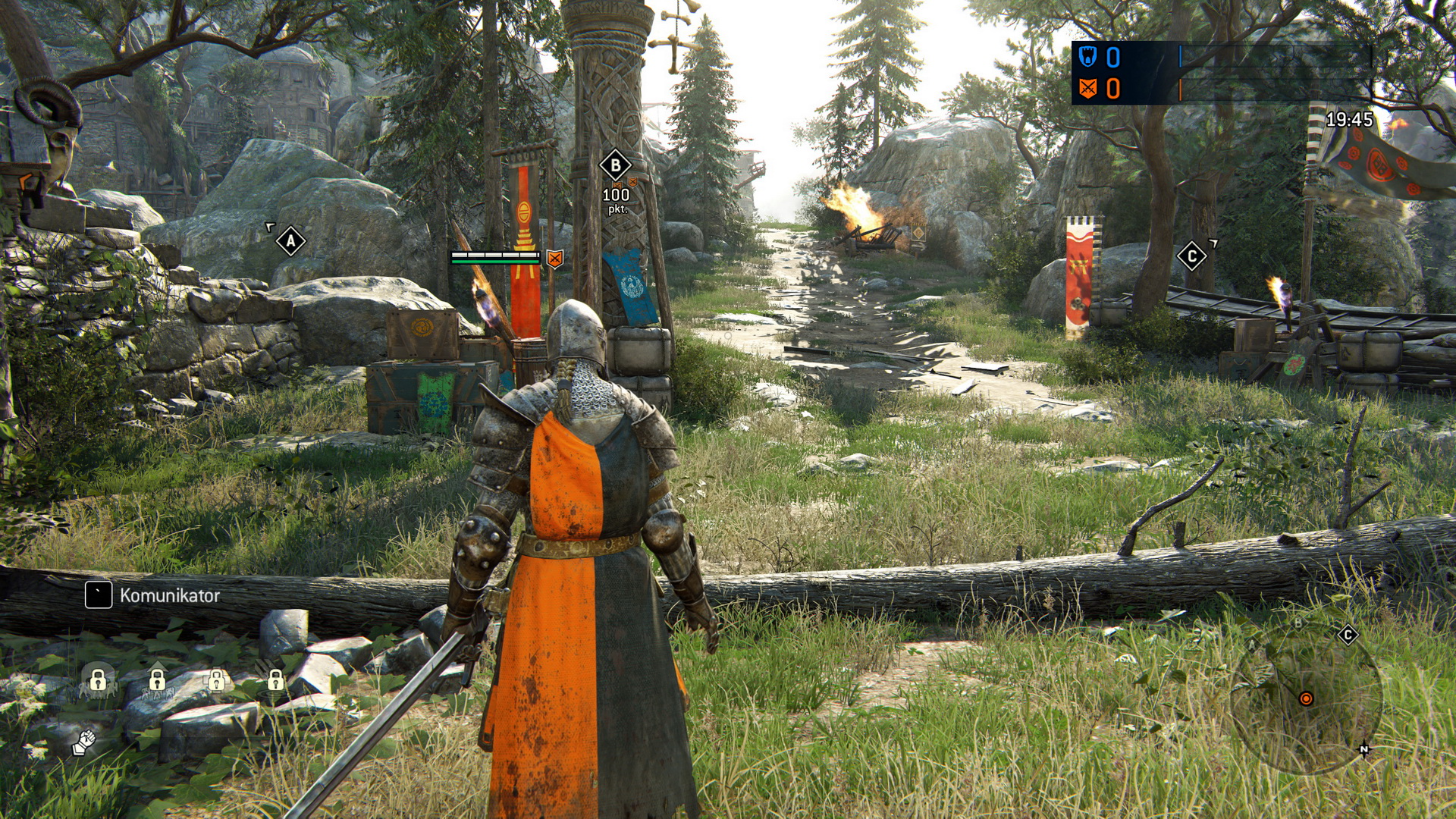Toggle capture point B objective marker
The width and height of the screenshot is (1456, 819).
[x=615, y=163]
